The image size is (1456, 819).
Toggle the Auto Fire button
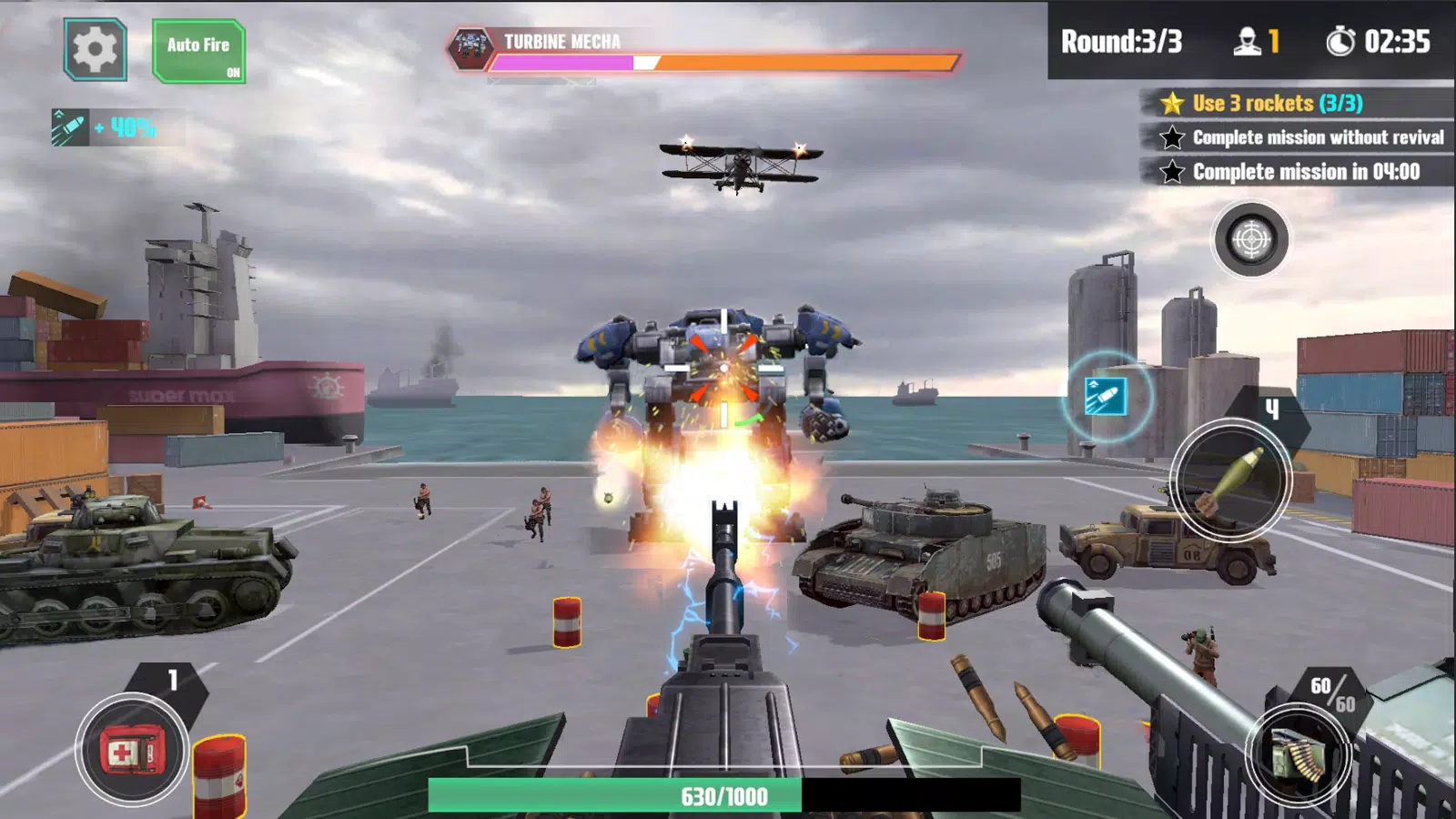(x=198, y=52)
